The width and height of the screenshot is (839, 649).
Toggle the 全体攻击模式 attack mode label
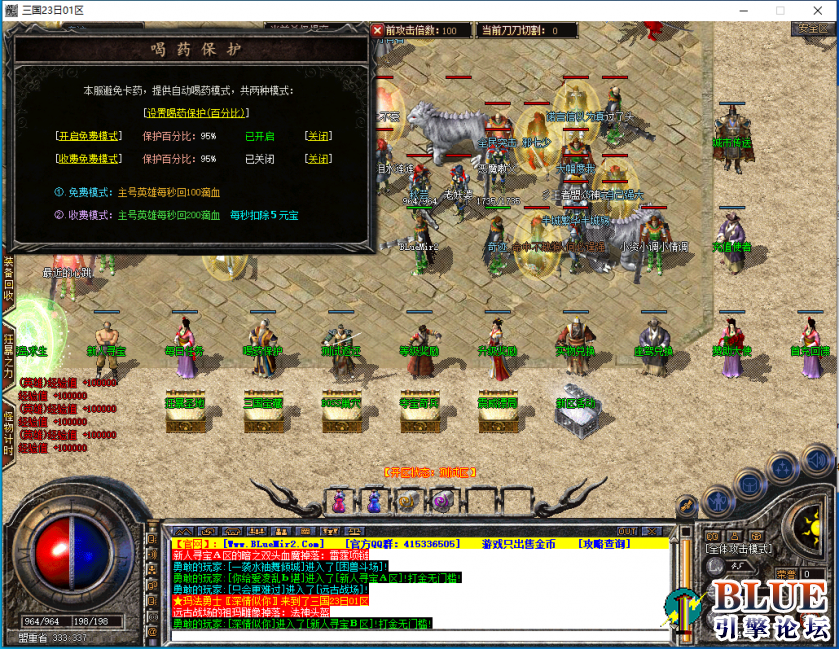coord(739,549)
